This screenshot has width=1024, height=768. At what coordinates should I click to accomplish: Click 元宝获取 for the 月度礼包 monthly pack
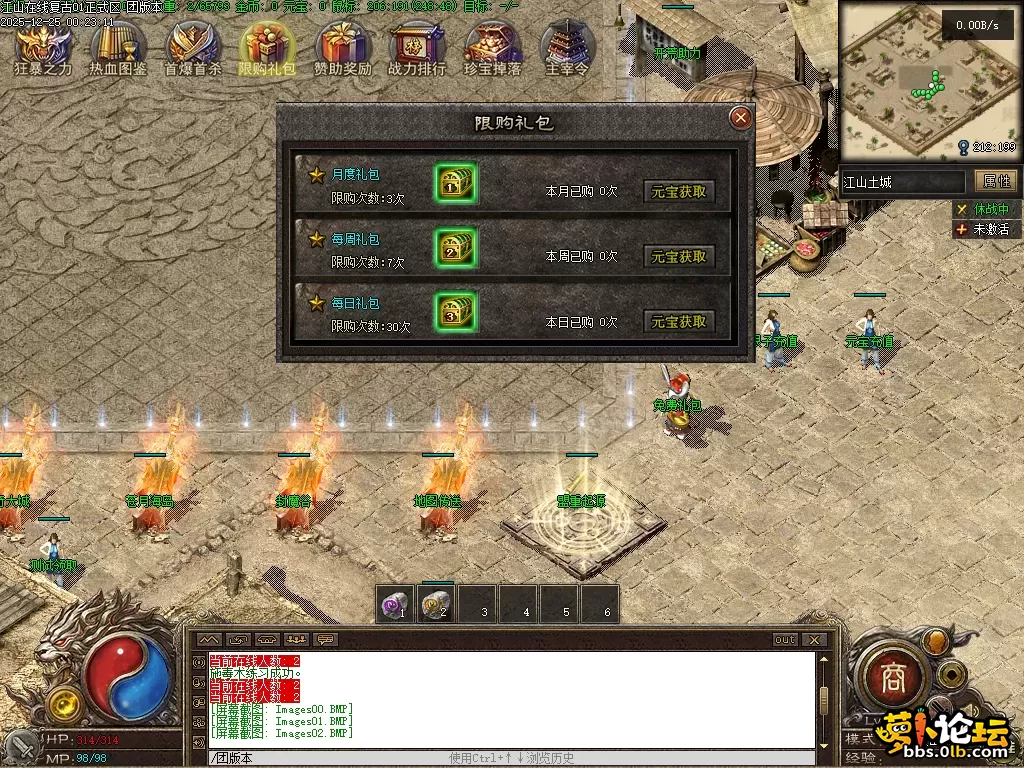tap(679, 191)
